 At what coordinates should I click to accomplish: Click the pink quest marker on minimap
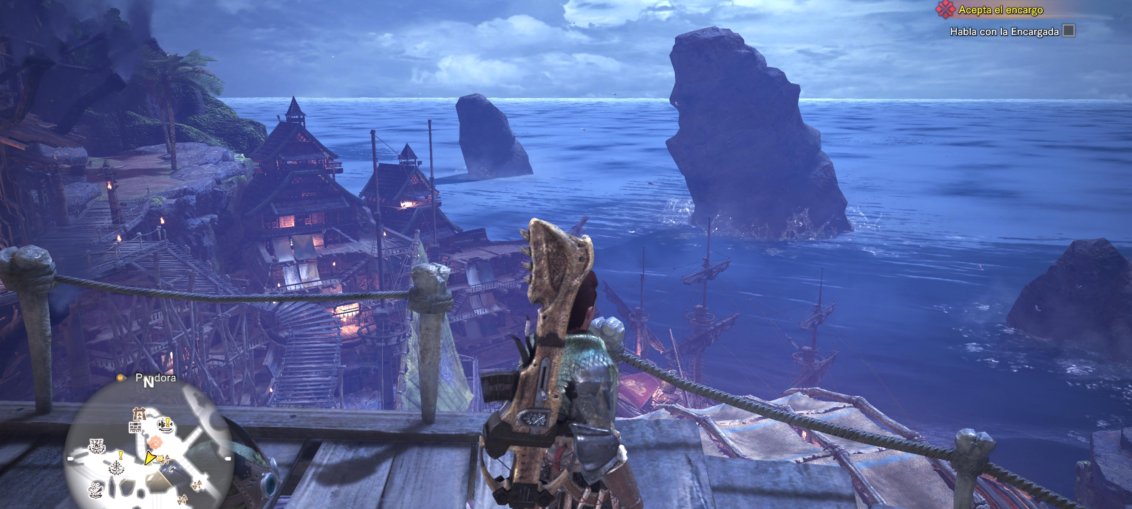pyautogui.click(x=155, y=441)
